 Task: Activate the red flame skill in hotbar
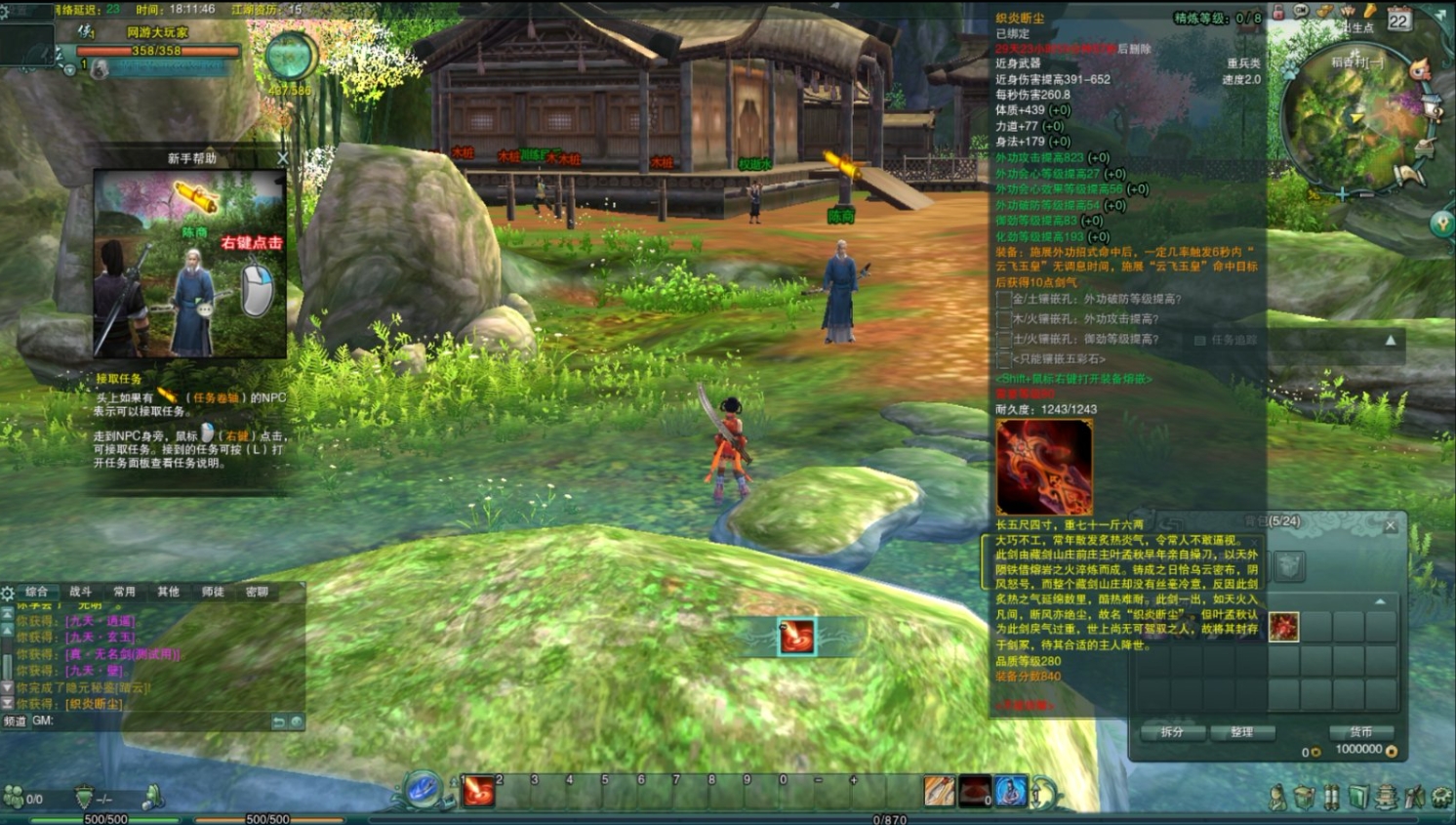[x=478, y=791]
